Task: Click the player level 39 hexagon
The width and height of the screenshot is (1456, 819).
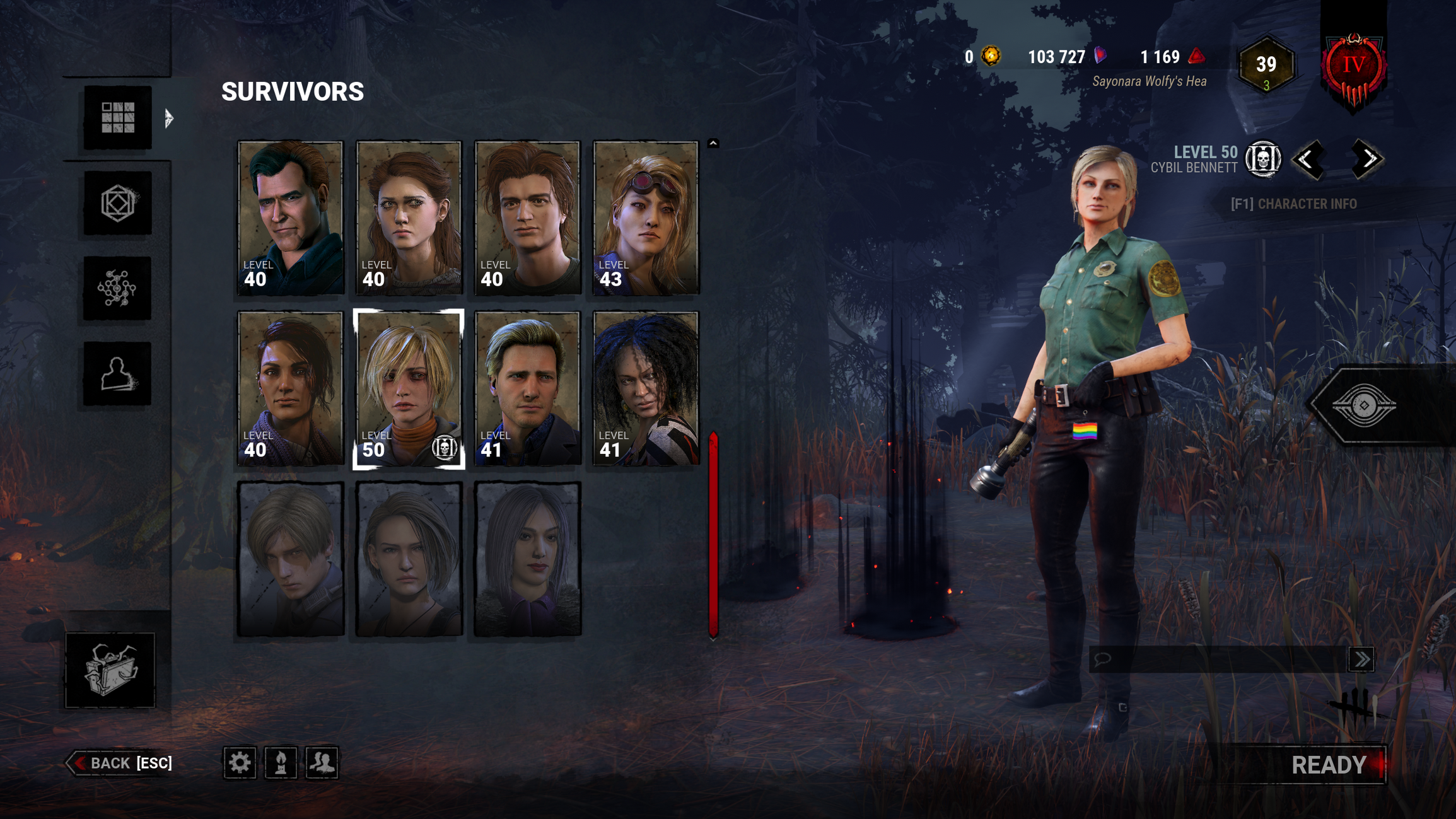Action: coord(1266,65)
